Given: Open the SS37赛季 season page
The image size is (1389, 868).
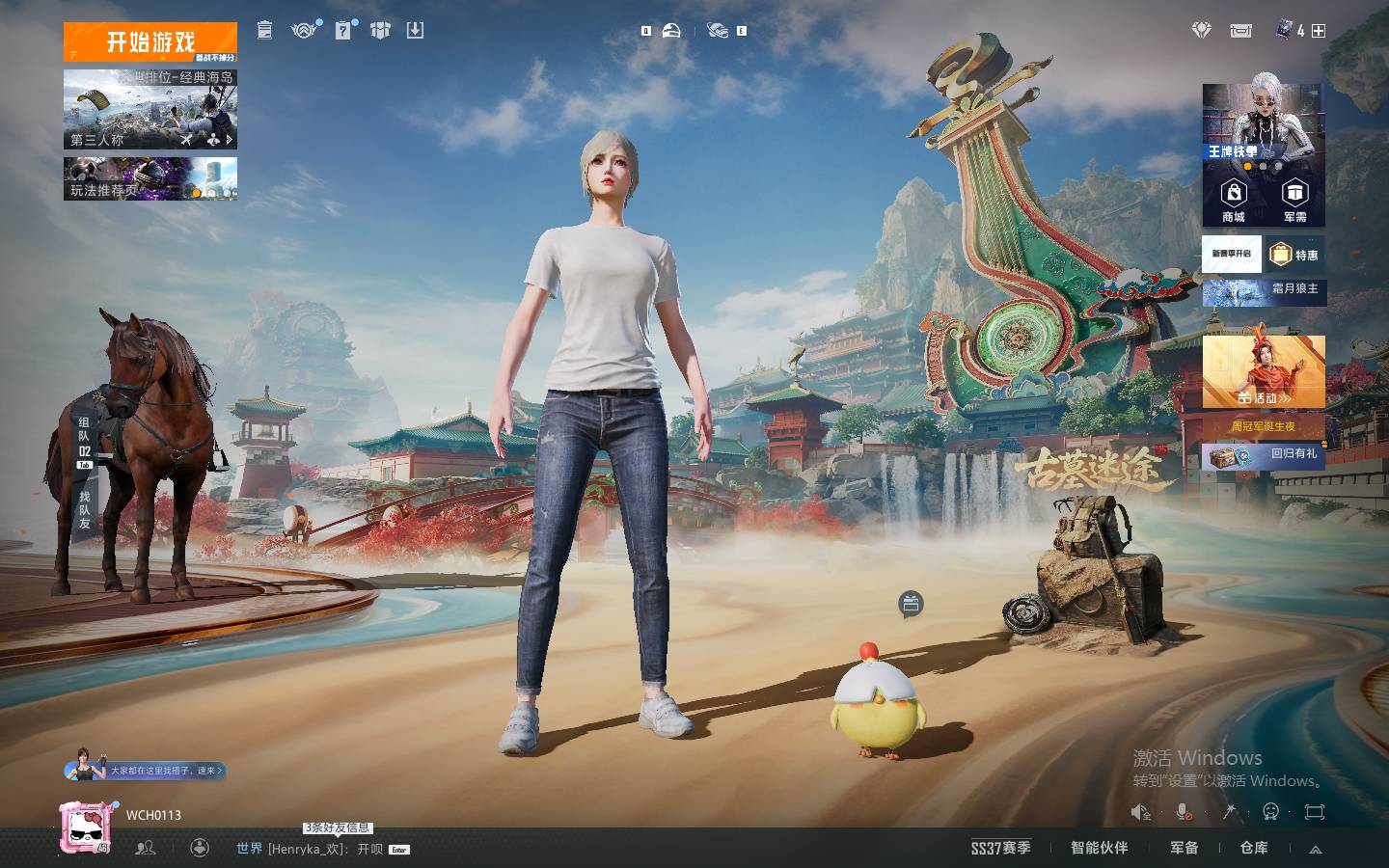Looking at the screenshot, I should click(1000, 848).
